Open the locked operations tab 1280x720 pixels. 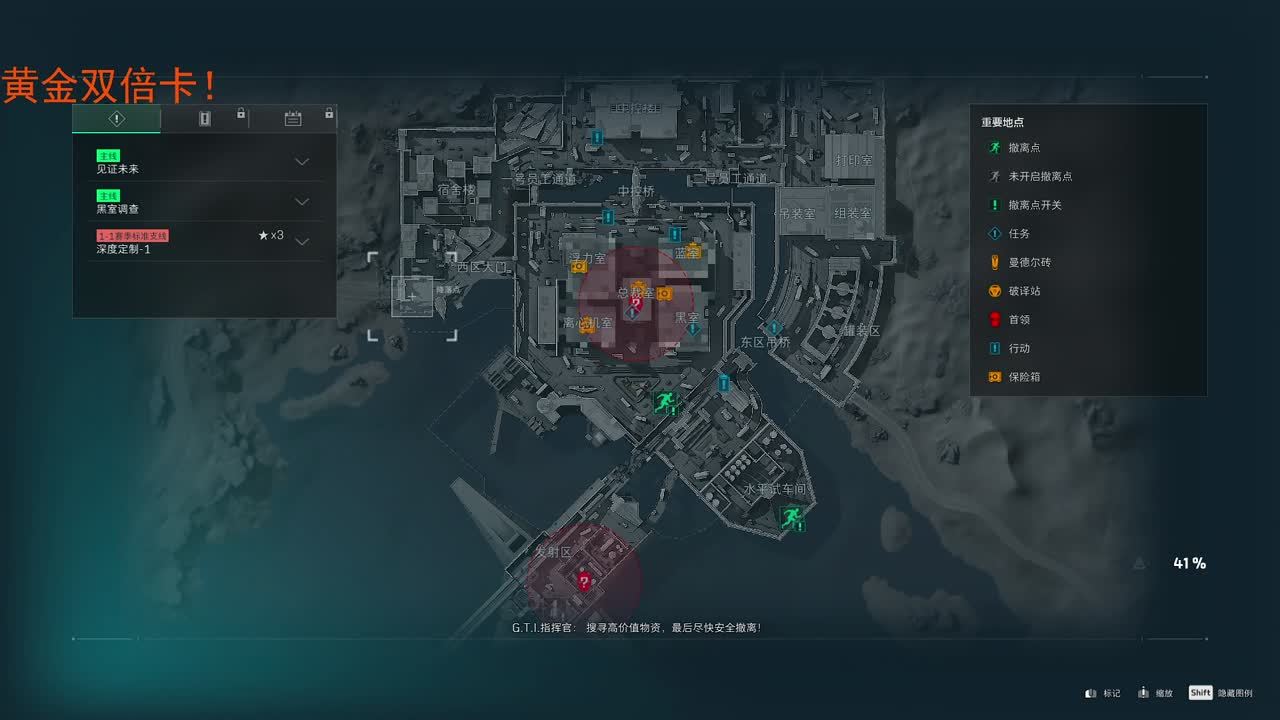(205, 119)
